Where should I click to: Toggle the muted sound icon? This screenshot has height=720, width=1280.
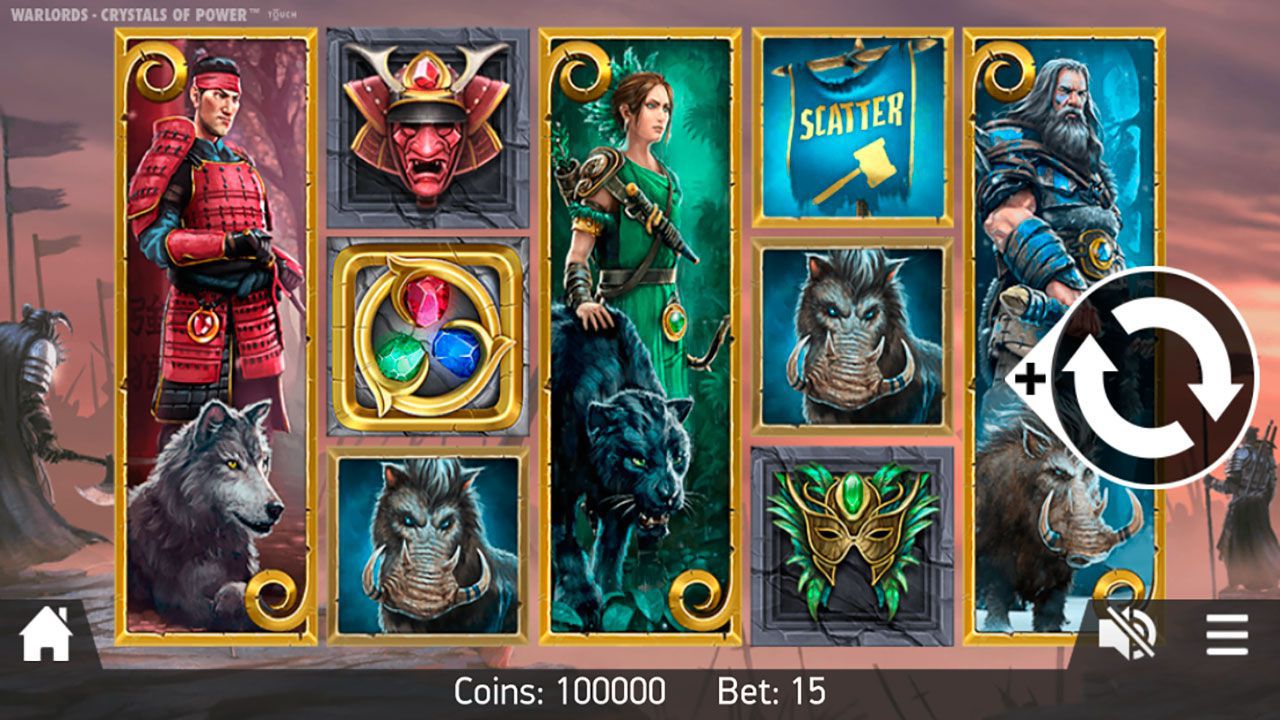pos(1127,636)
